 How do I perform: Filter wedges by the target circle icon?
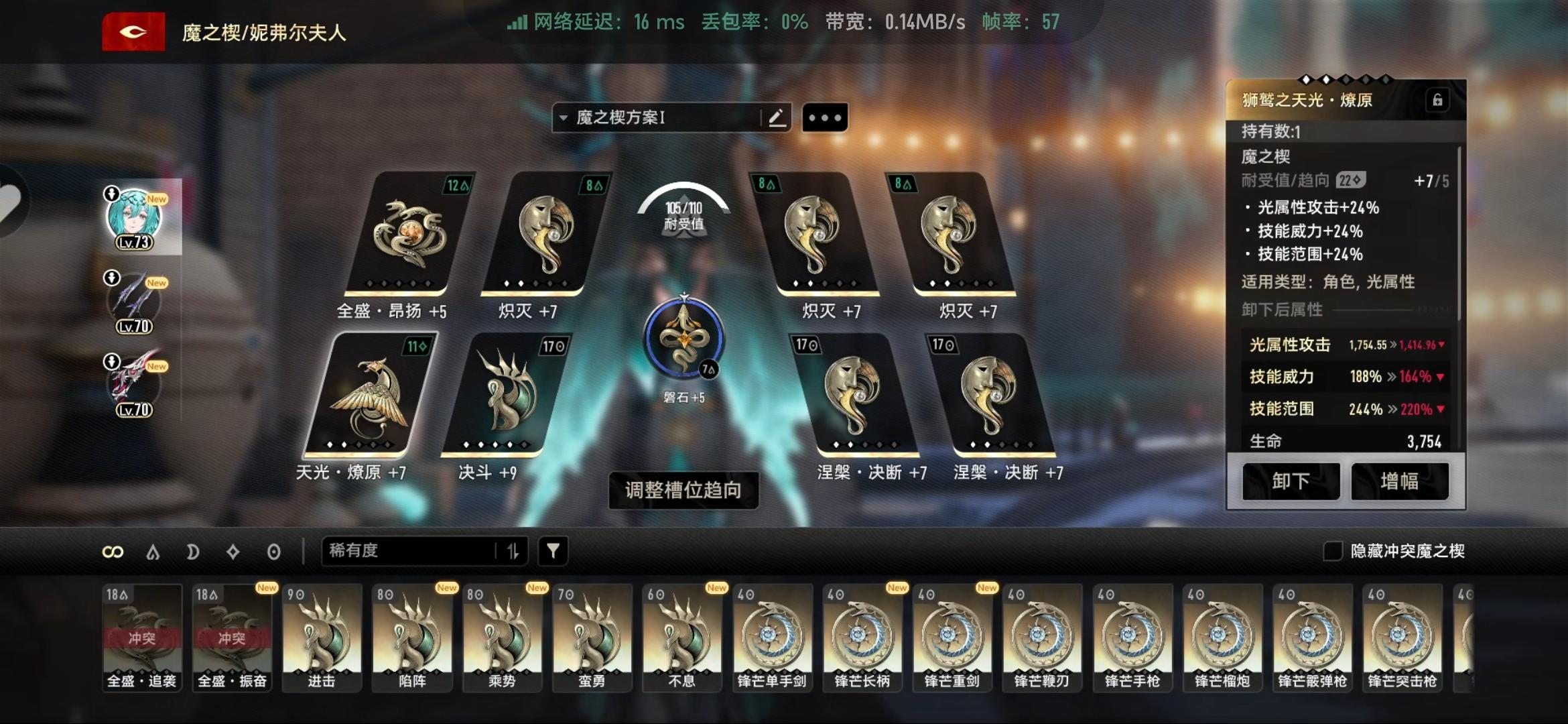click(x=271, y=551)
